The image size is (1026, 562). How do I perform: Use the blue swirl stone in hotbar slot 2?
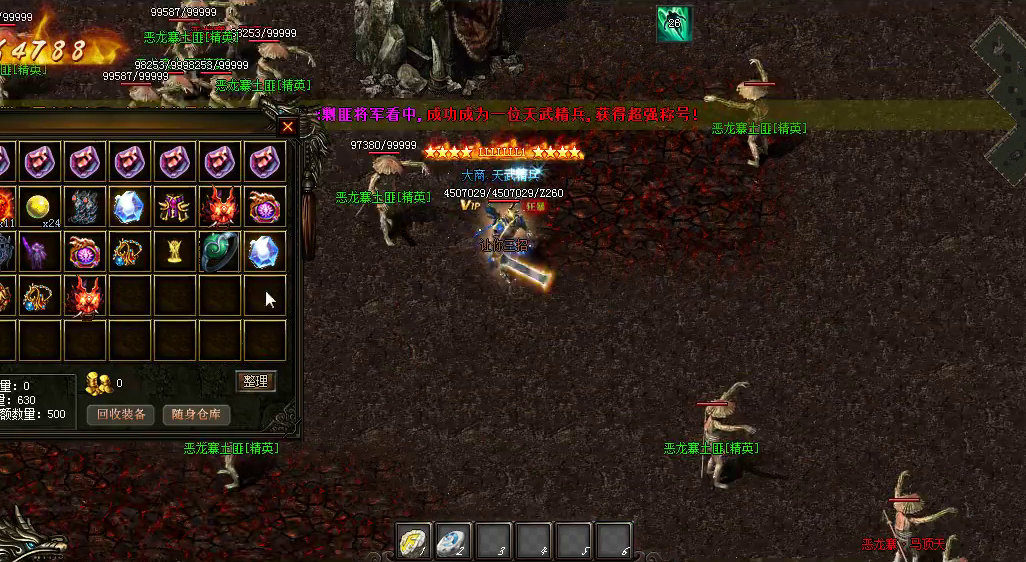pyautogui.click(x=455, y=540)
